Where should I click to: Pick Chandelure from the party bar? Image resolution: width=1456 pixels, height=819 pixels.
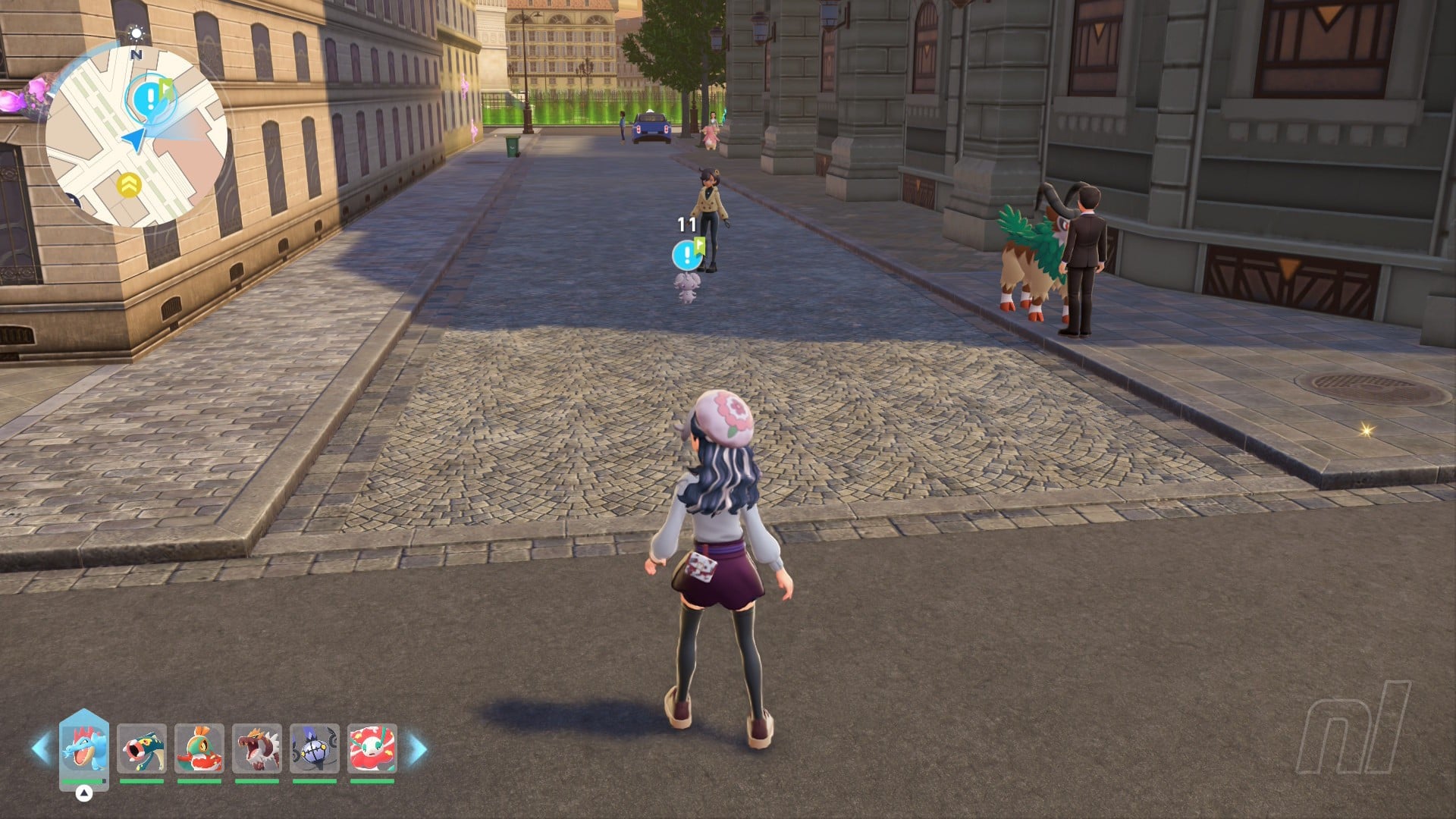click(315, 748)
